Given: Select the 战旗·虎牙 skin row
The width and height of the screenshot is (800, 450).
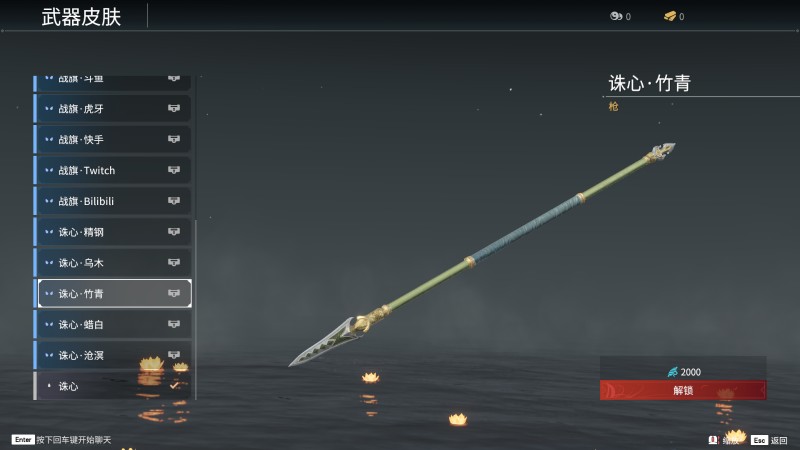Looking at the screenshot, I should point(113,109).
